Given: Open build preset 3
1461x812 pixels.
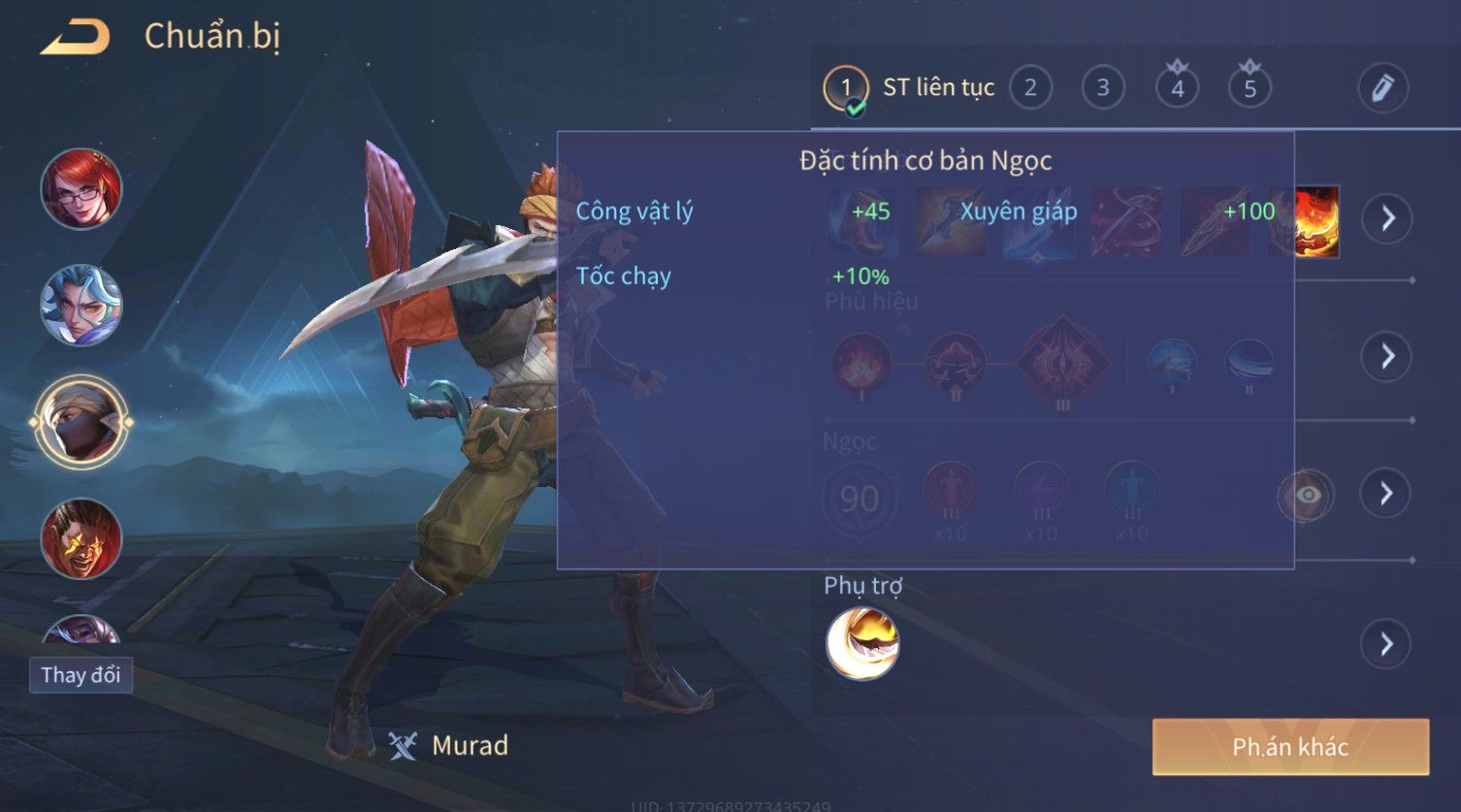Looking at the screenshot, I should (x=1103, y=88).
